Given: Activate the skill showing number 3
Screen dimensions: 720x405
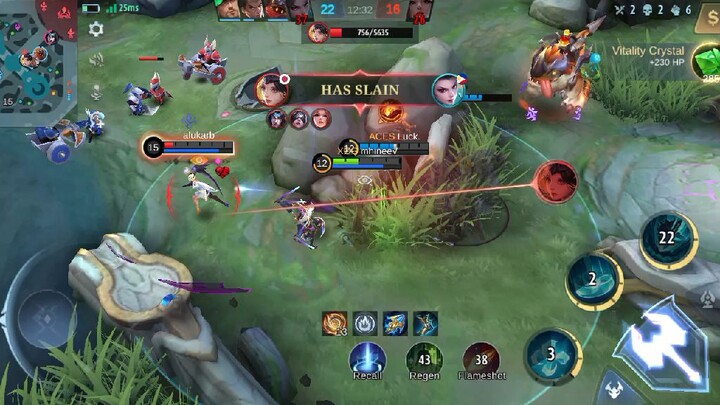Looking at the screenshot, I should click(550, 354).
